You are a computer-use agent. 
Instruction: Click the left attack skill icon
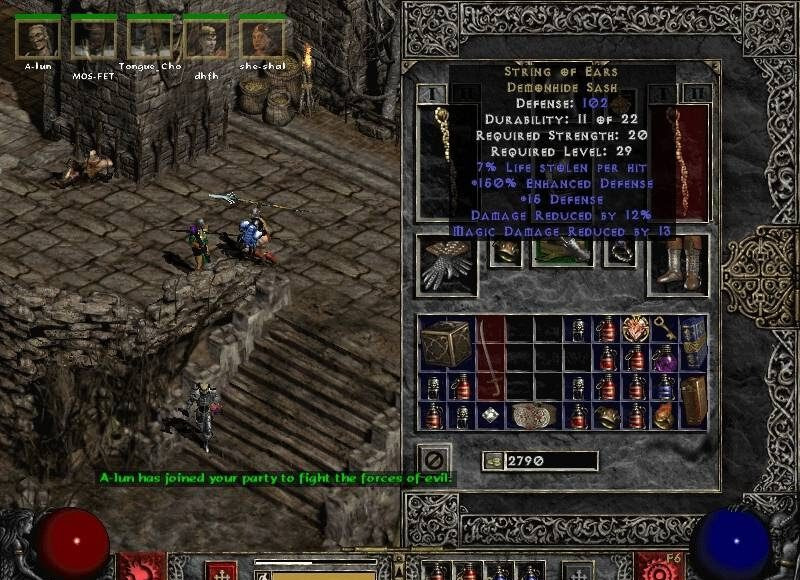point(138,567)
